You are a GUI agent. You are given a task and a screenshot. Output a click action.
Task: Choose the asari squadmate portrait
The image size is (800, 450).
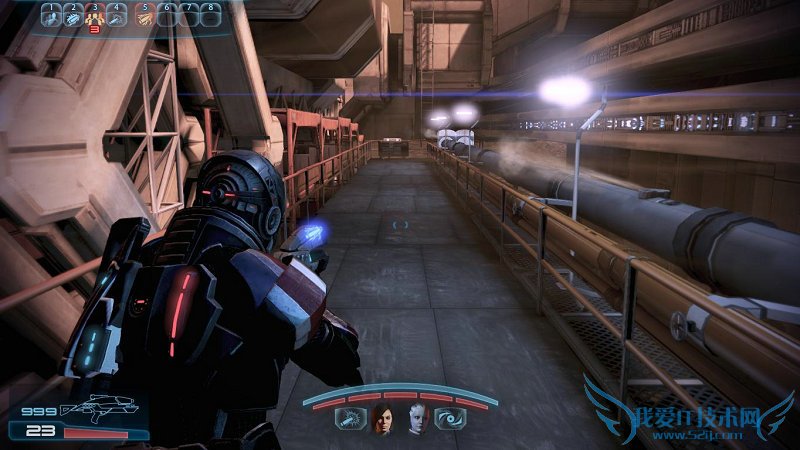point(416,420)
